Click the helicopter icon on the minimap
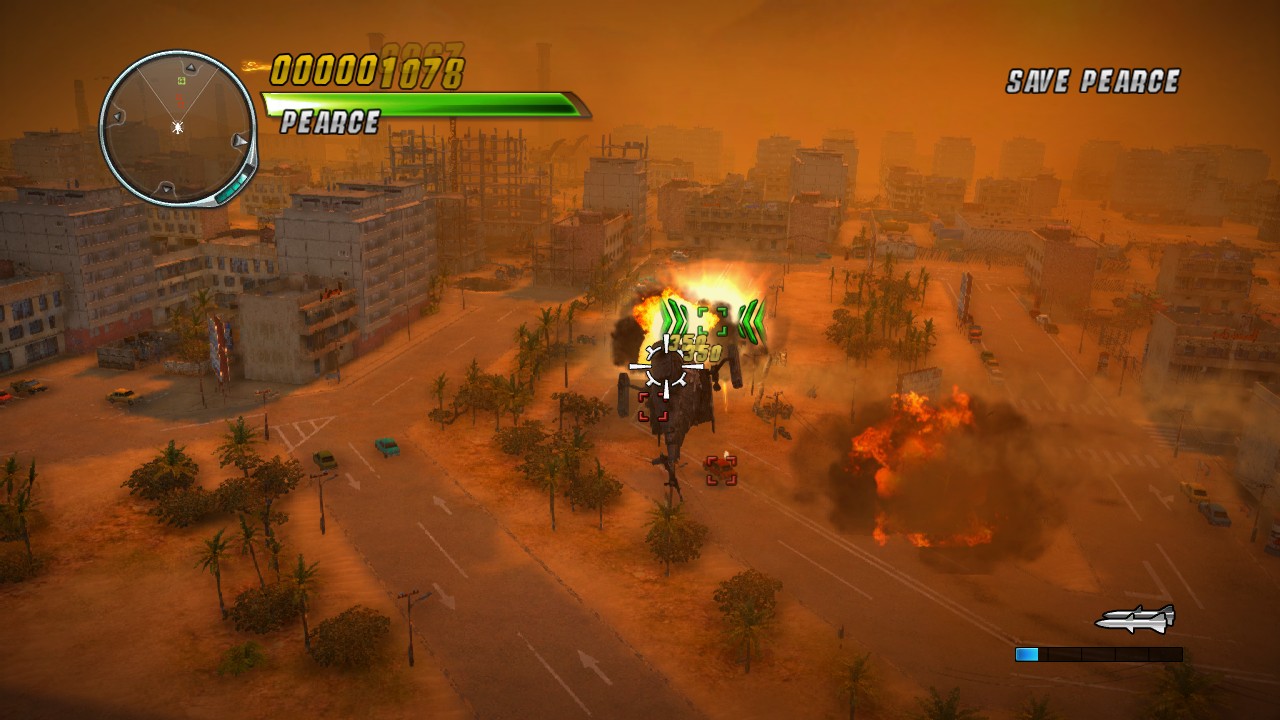 [x=178, y=127]
